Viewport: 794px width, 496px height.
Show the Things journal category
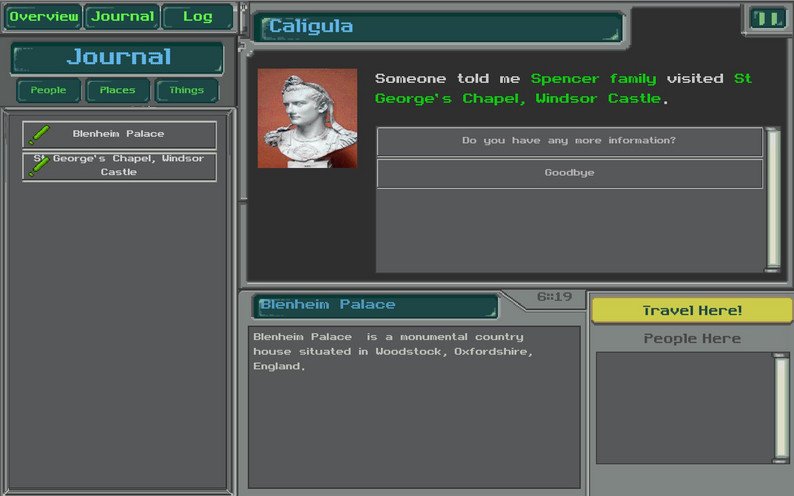[186, 90]
